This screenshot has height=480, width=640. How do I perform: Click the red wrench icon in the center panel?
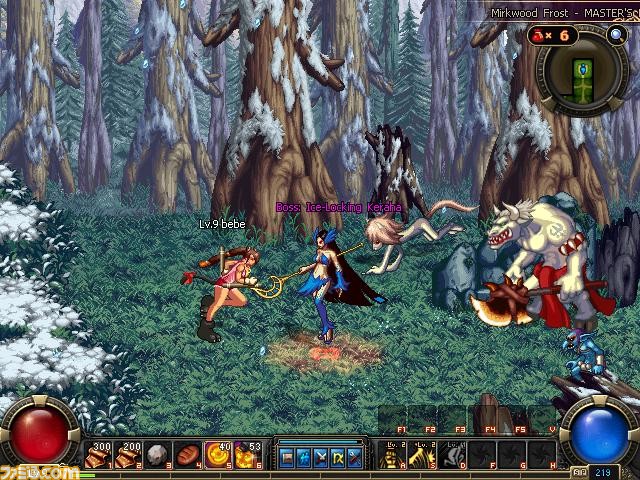pos(351,456)
